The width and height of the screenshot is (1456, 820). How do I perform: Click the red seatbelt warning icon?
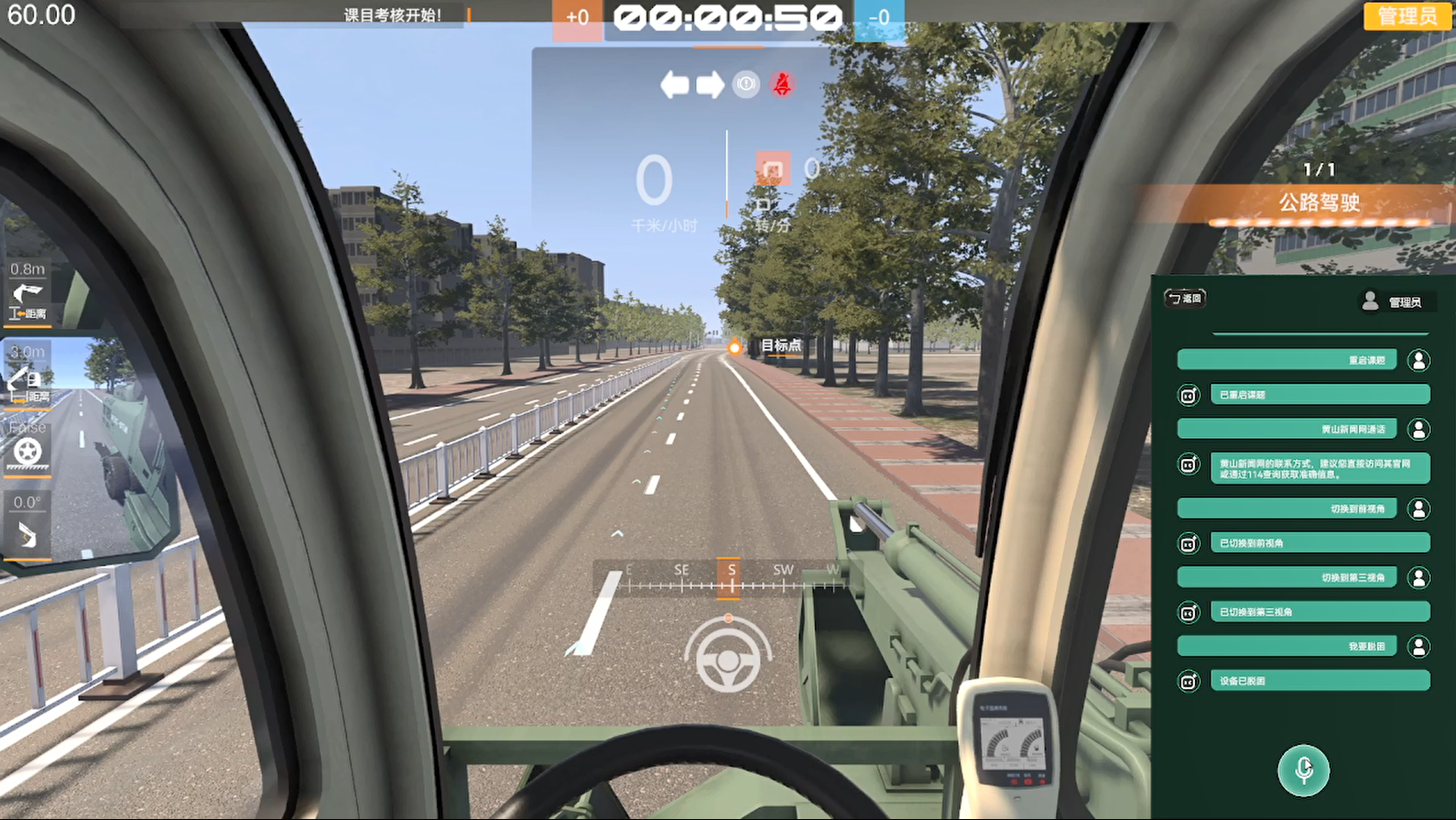click(x=781, y=84)
